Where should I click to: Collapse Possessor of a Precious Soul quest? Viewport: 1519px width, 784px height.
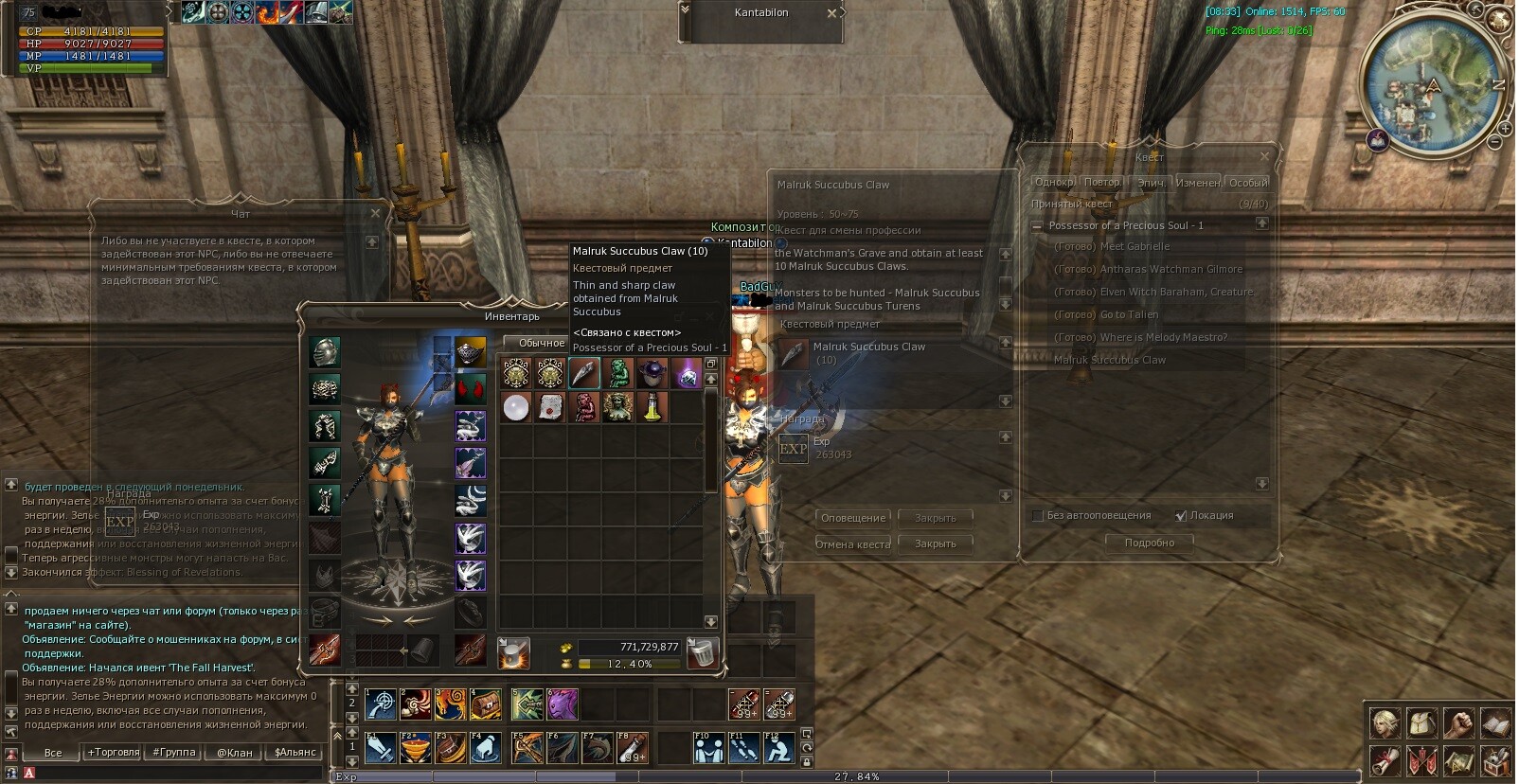(1037, 226)
